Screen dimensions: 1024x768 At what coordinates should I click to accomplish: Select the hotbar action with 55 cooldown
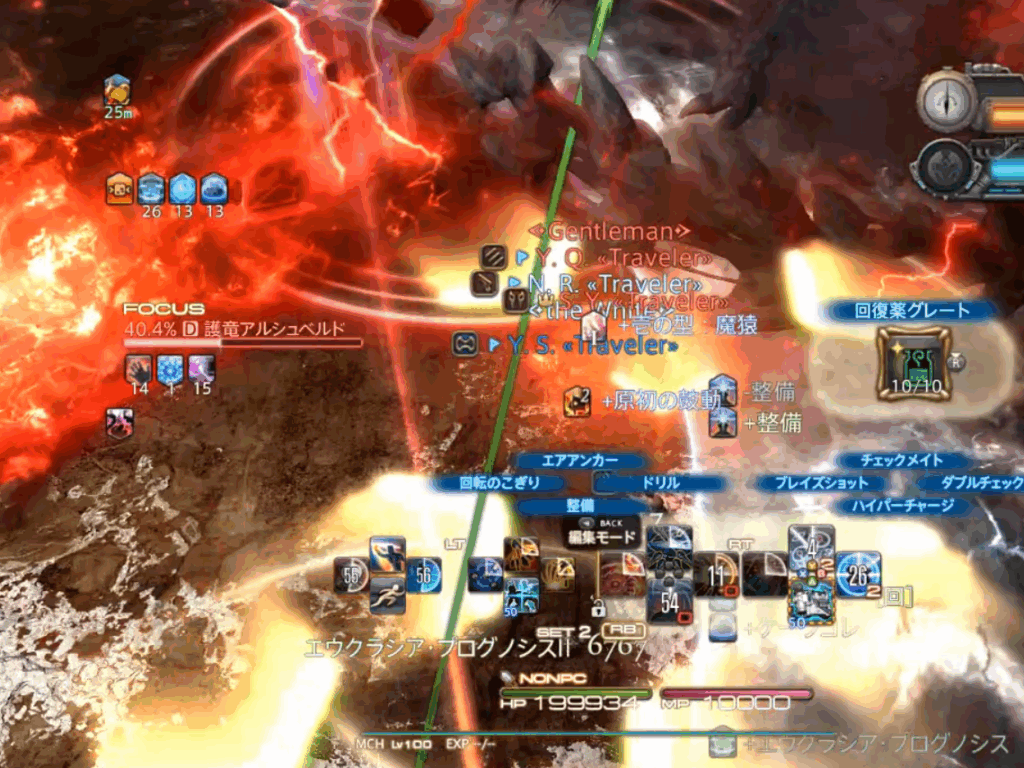point(352,575)
